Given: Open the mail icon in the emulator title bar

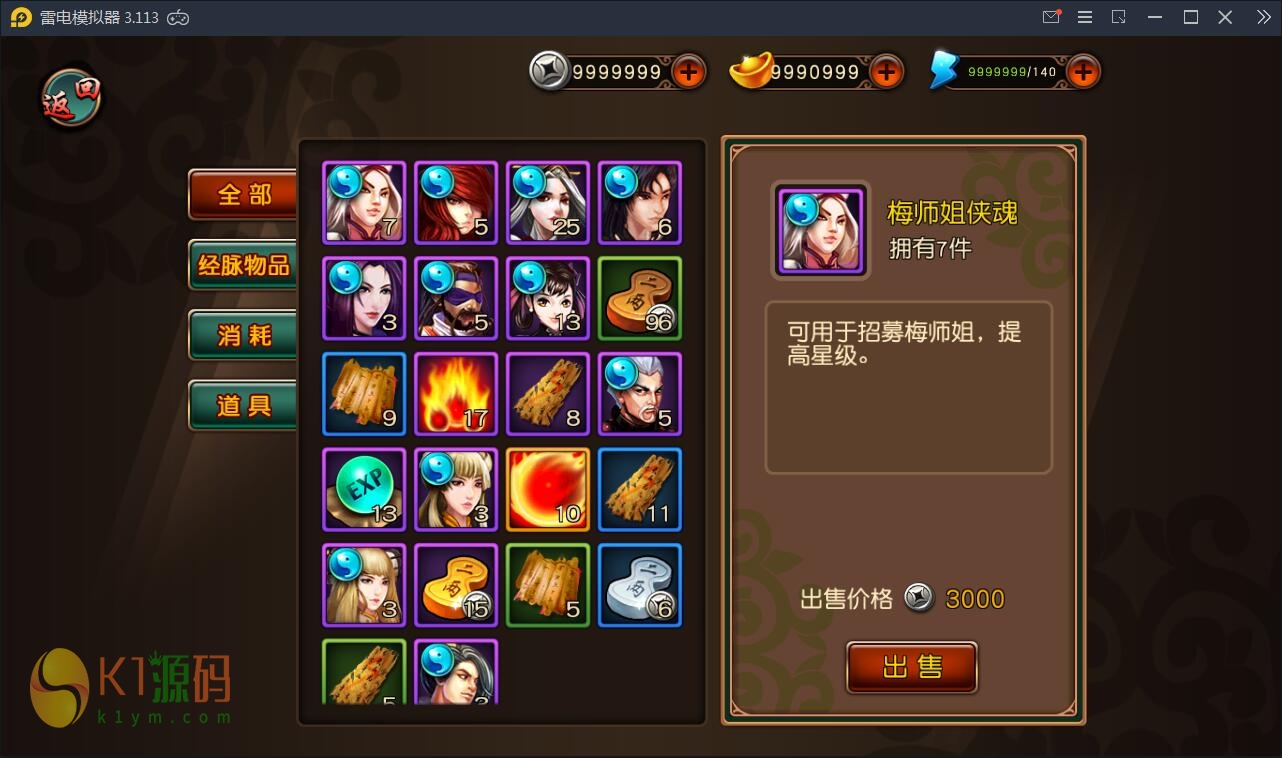Looking at the screenshot, I should (1051, 16).
